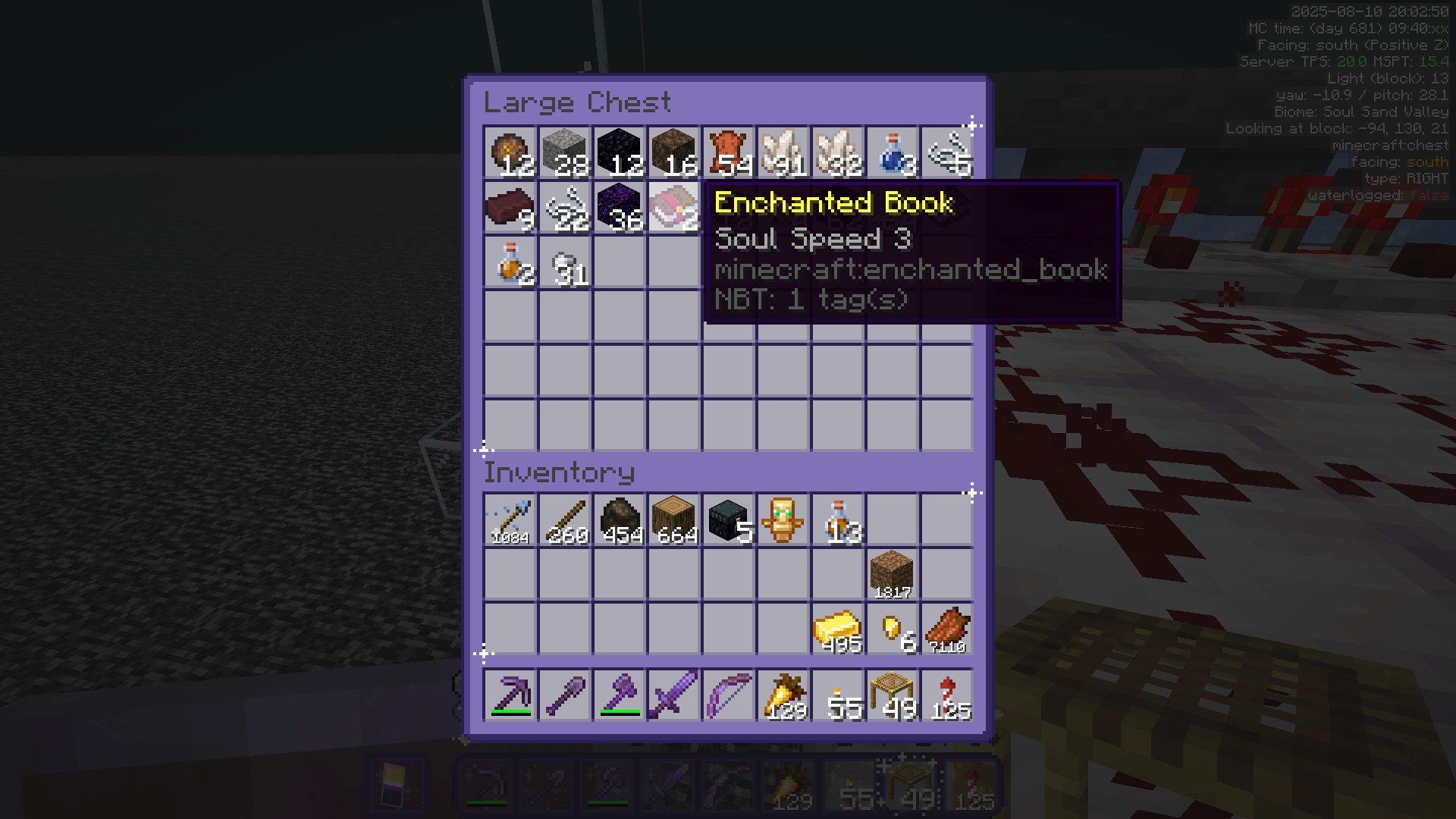
Task: Take the obsidian stack of 12
Action: tap(620, 152)
